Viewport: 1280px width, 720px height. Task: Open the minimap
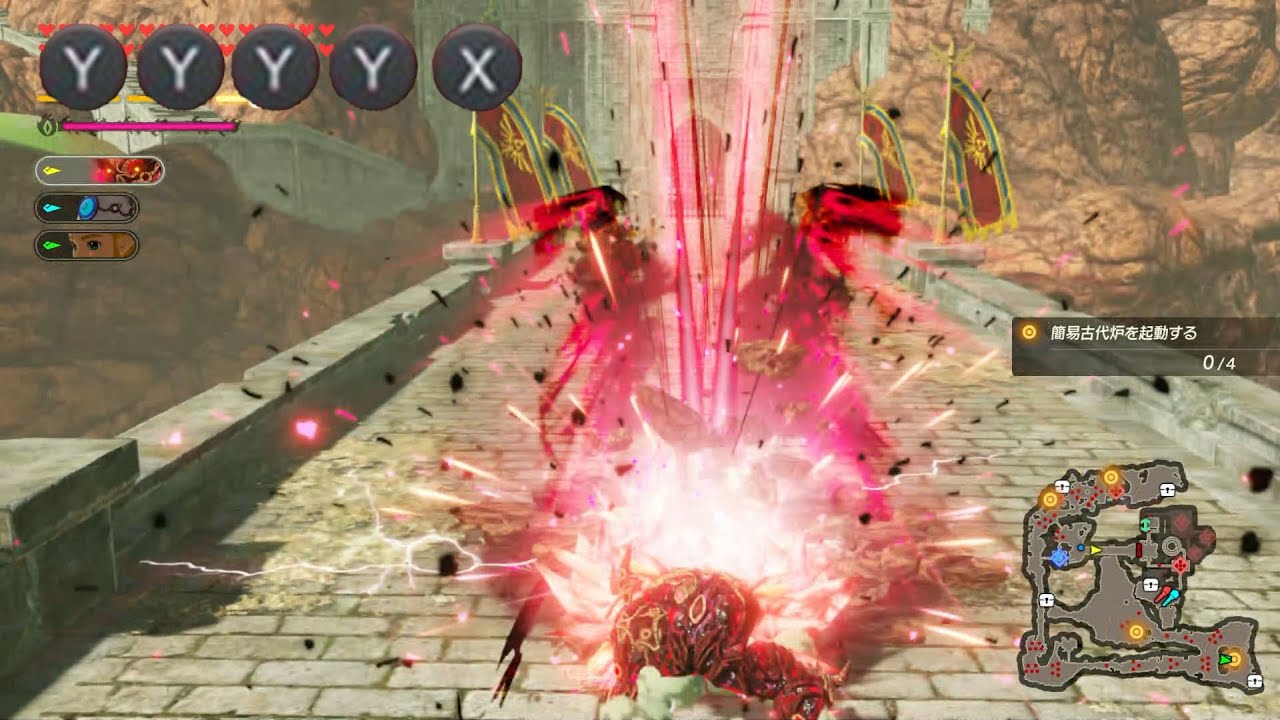[x=1138, y=576]
